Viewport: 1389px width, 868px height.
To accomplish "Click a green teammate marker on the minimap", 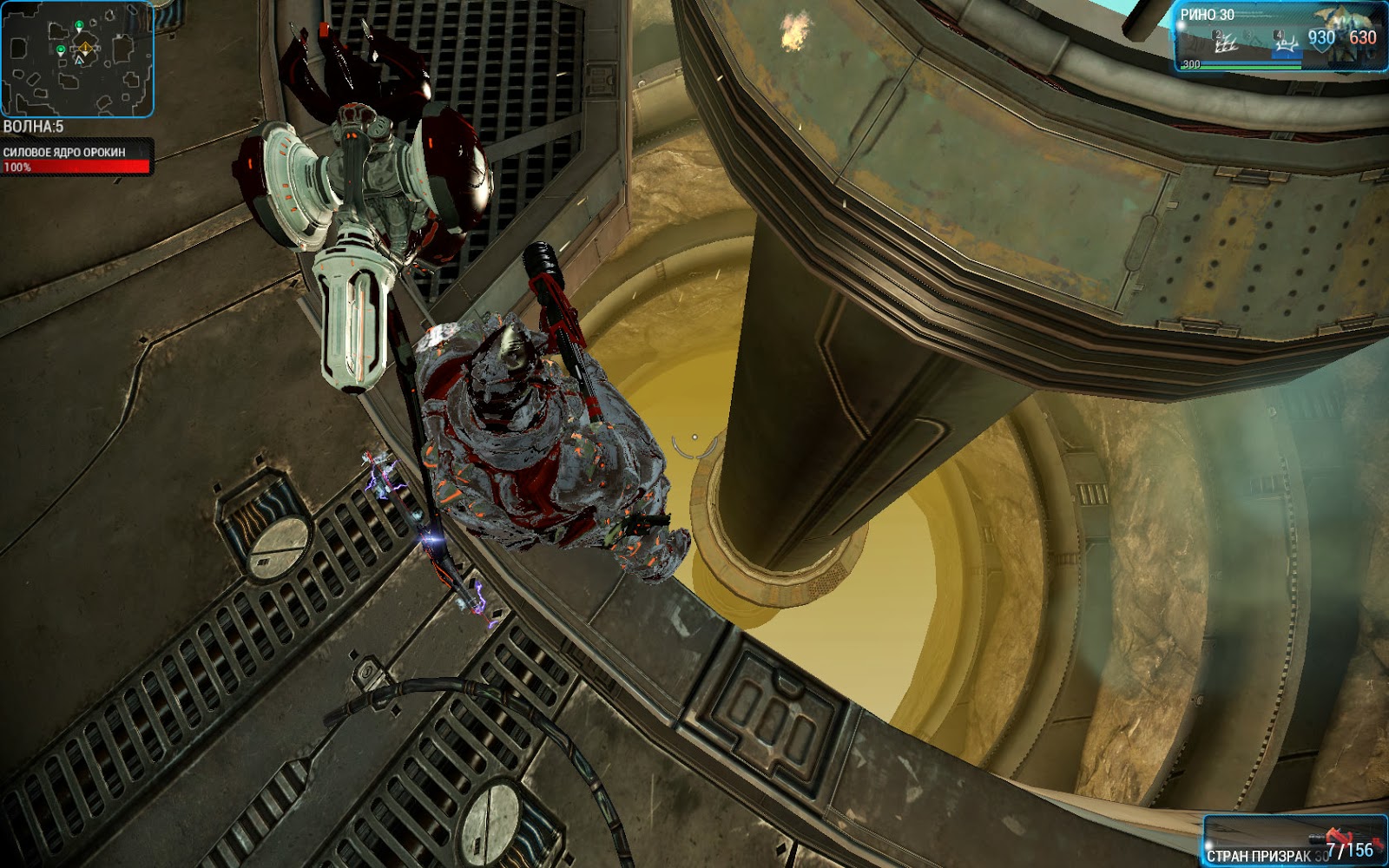I will tap(79, 24).
